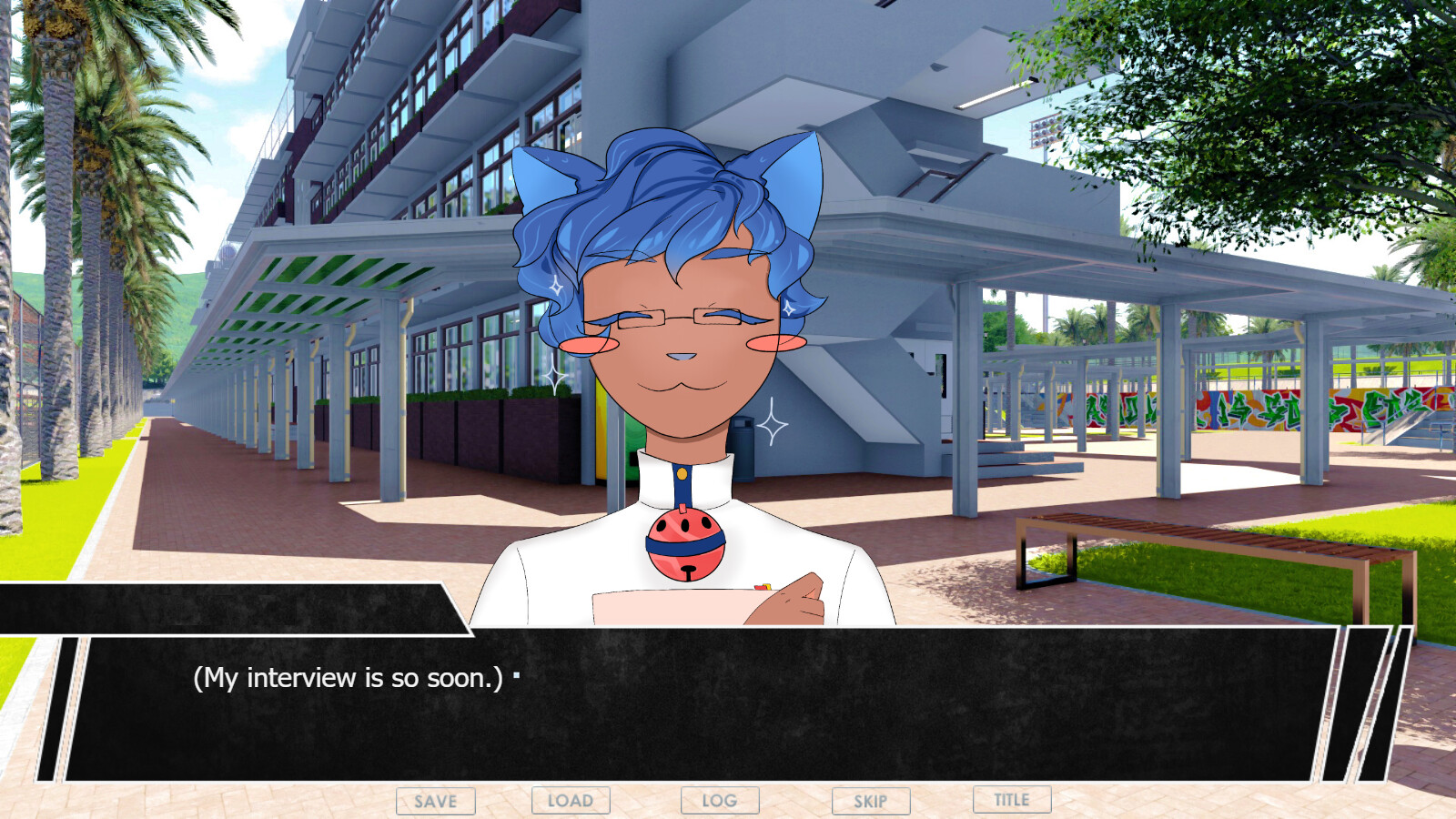Open the LOG to review dialogue history
Screen dimensions: 1456x819
719,801
